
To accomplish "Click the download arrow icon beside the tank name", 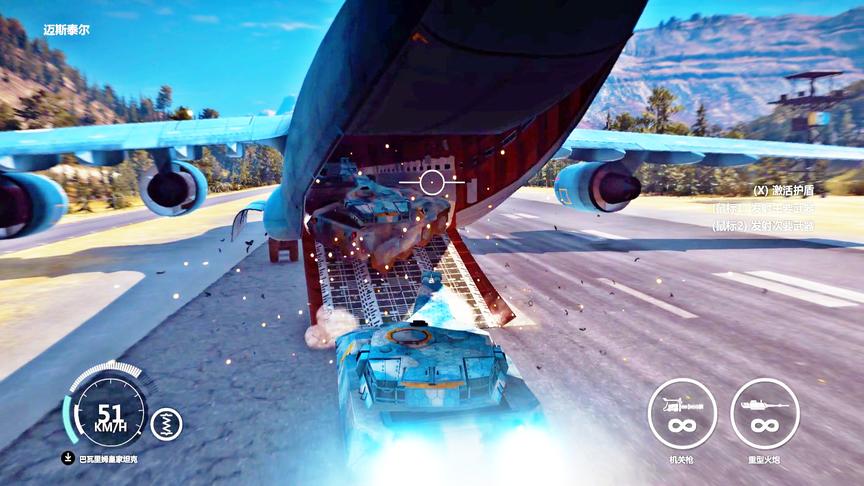I will pos(67,458).
